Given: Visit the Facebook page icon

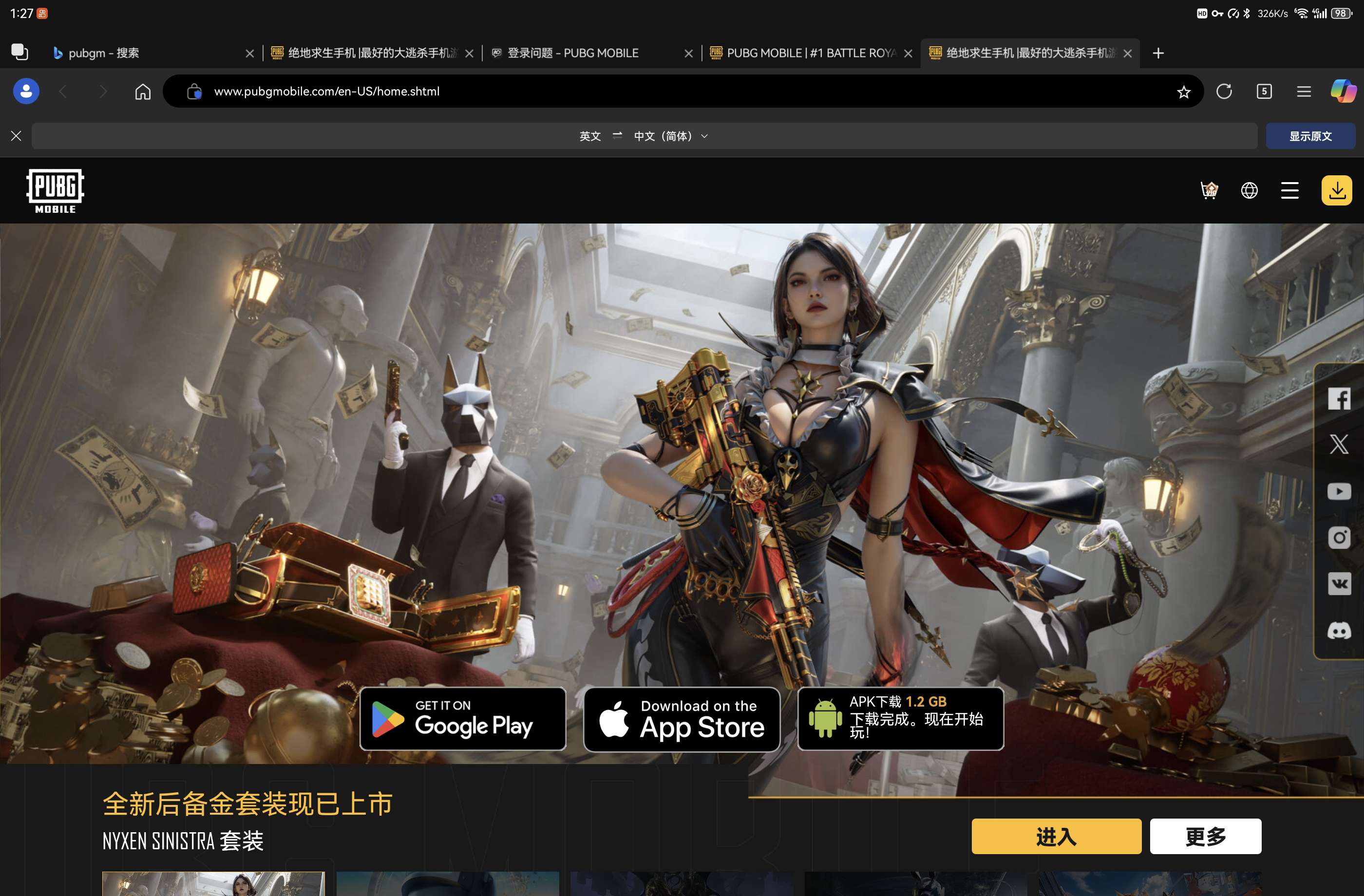Looking at the screenshot, I should (1339, 397).
